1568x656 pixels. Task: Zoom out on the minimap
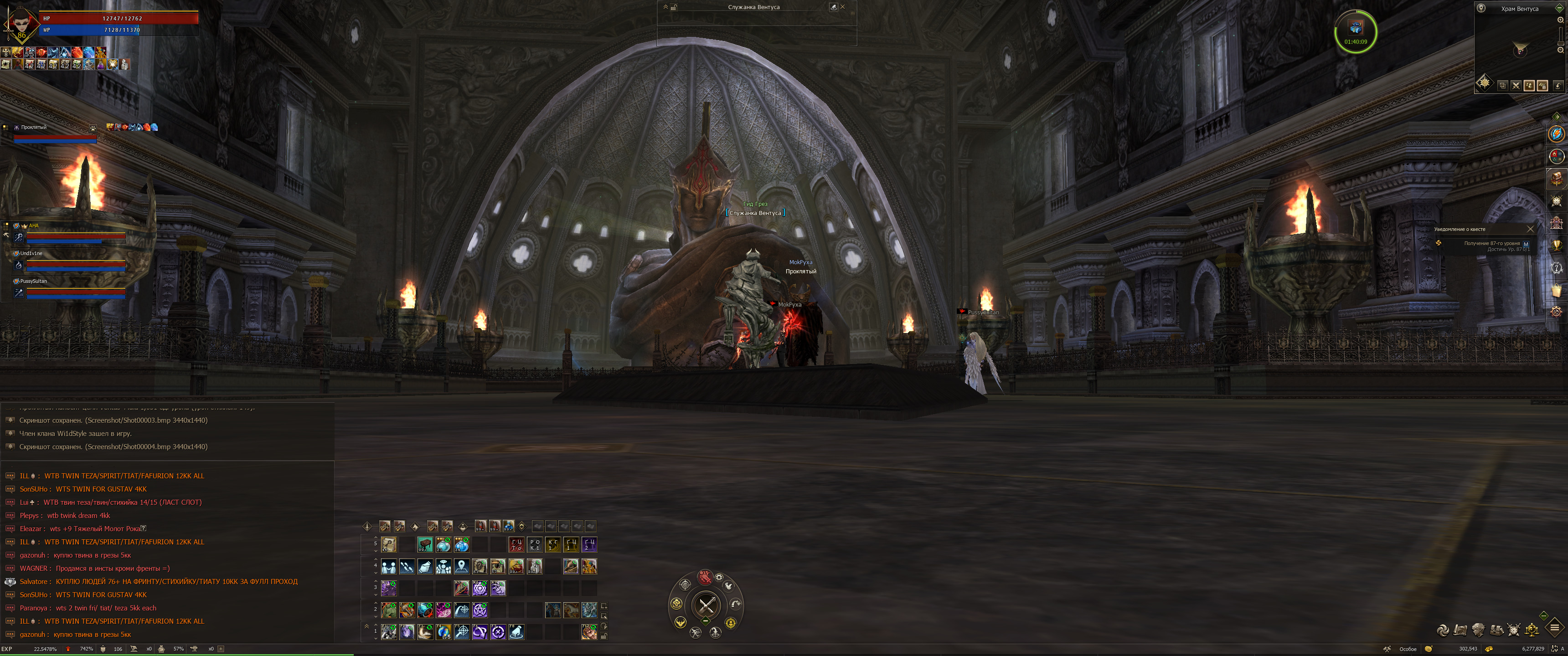[1560, 50]
